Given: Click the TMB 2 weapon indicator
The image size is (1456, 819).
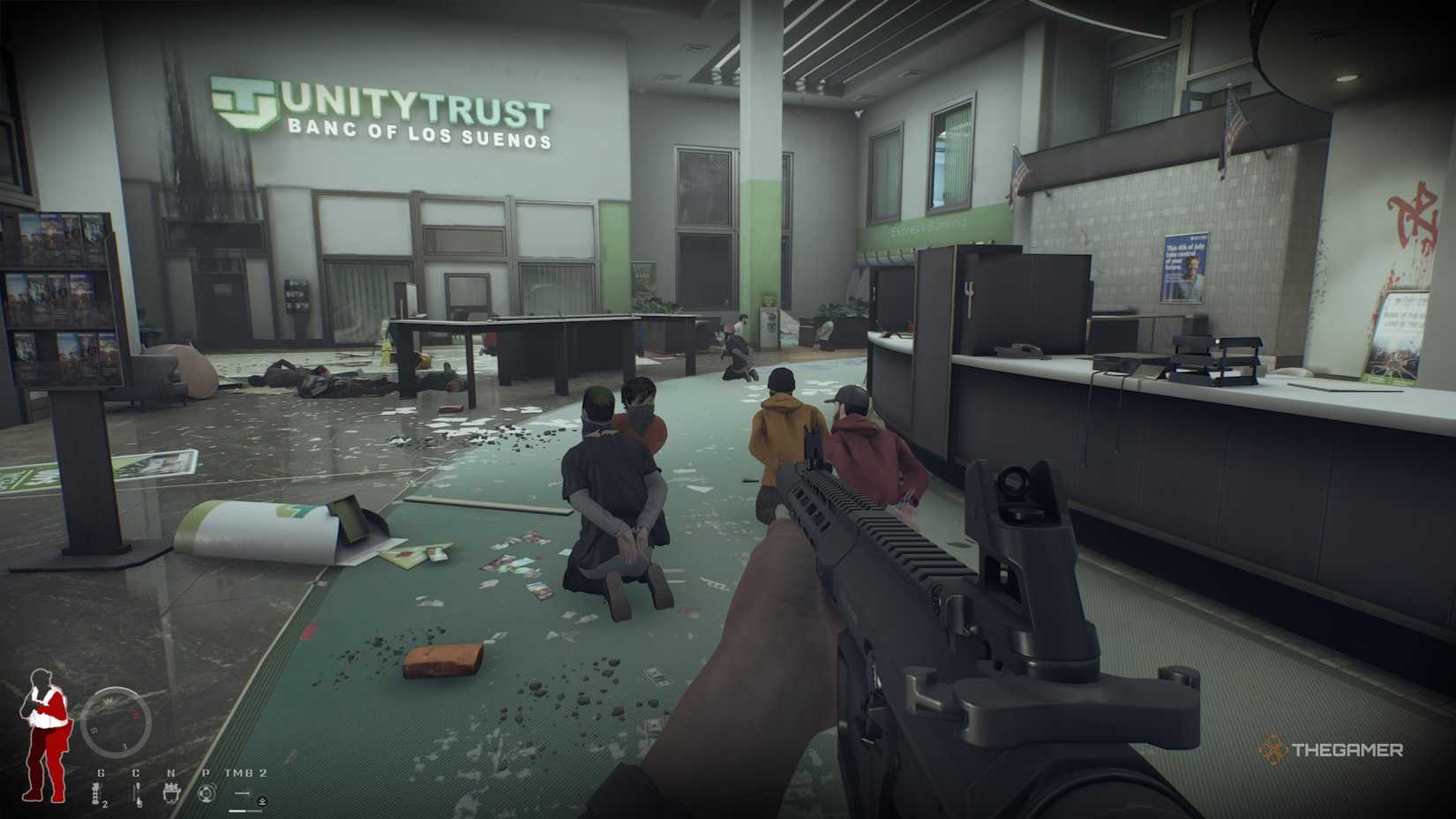Looking at the screenshot, I should (x=246, y=773).
